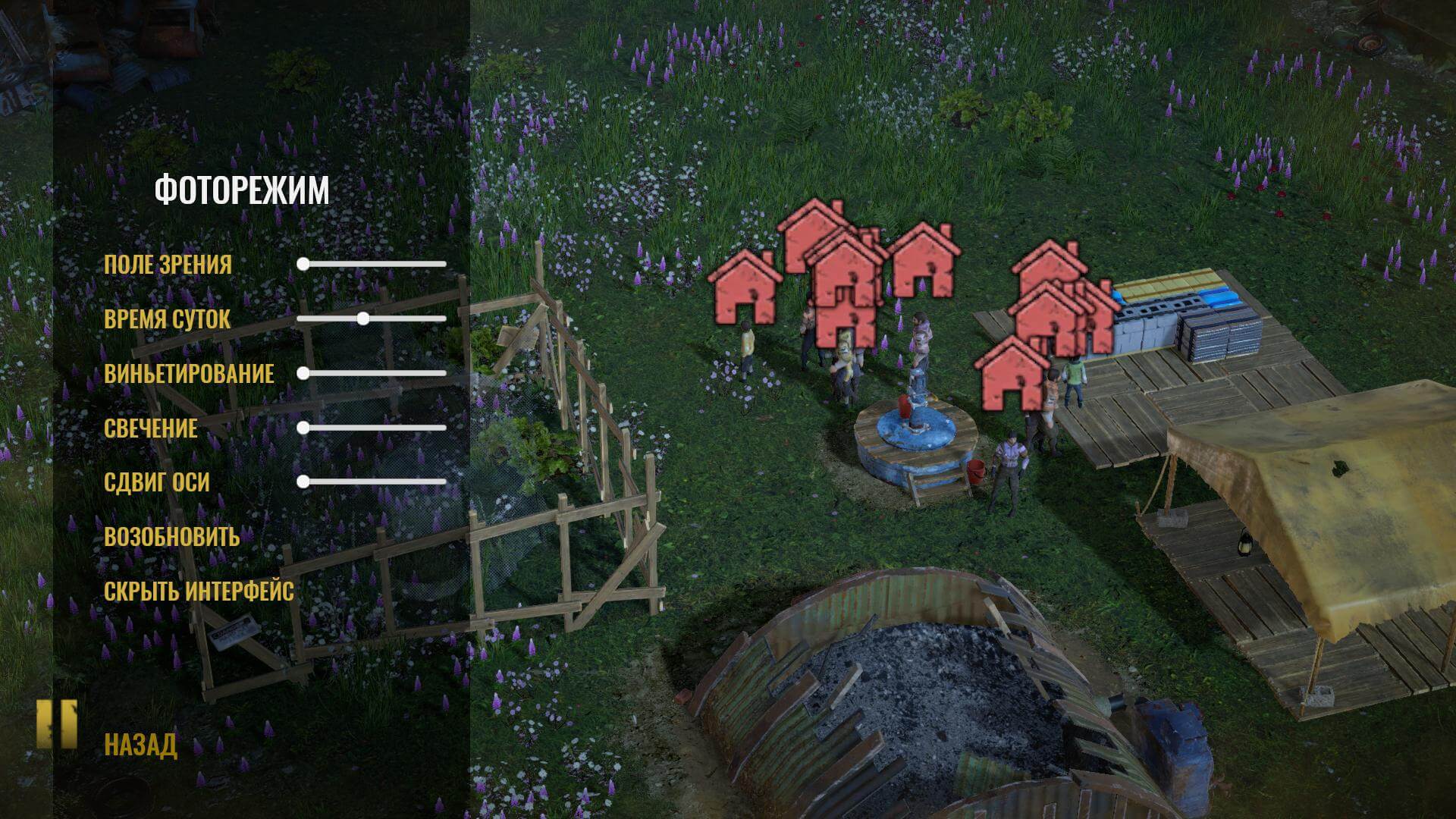Select Возобновить to resume
Image resolution: width=1456 pixels, height=819 pixels.
[172, 537]
